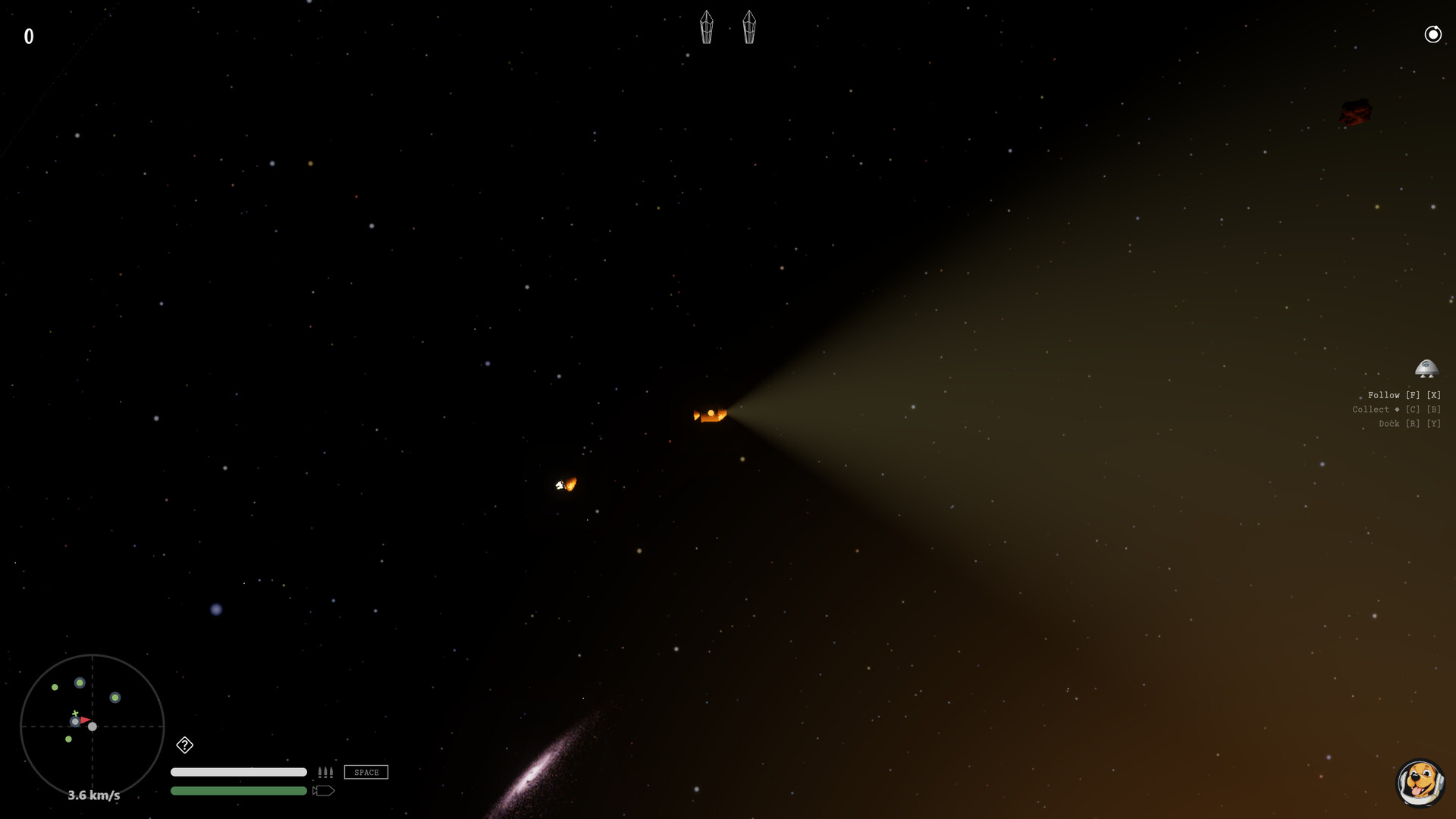The height and width of the screenshot is (819, 1456).
Task: Enable Collect for the nearby resource
Action: [1371, 409]
